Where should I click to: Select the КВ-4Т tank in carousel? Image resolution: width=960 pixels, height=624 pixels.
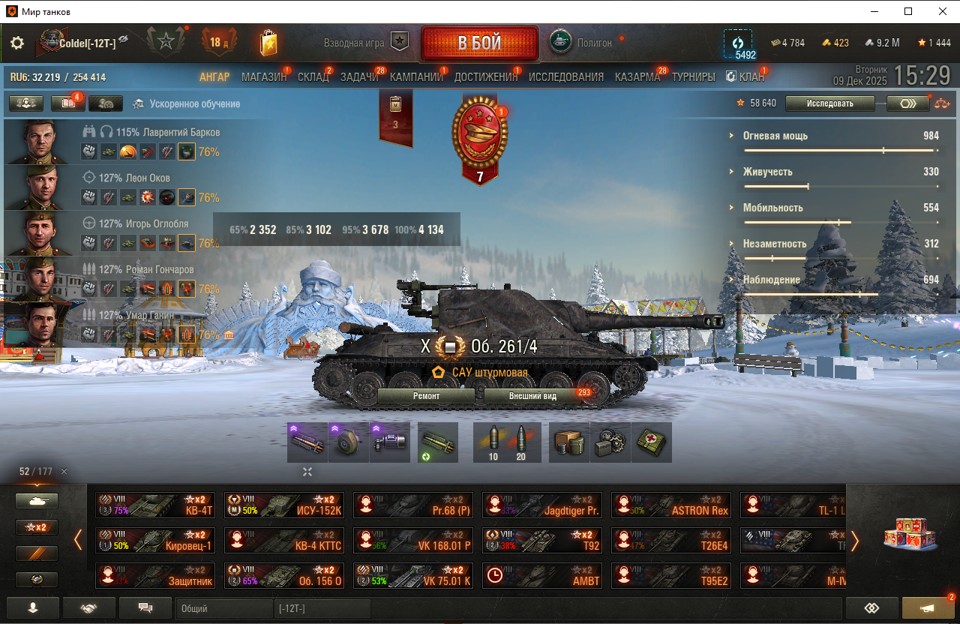point(155,505)
